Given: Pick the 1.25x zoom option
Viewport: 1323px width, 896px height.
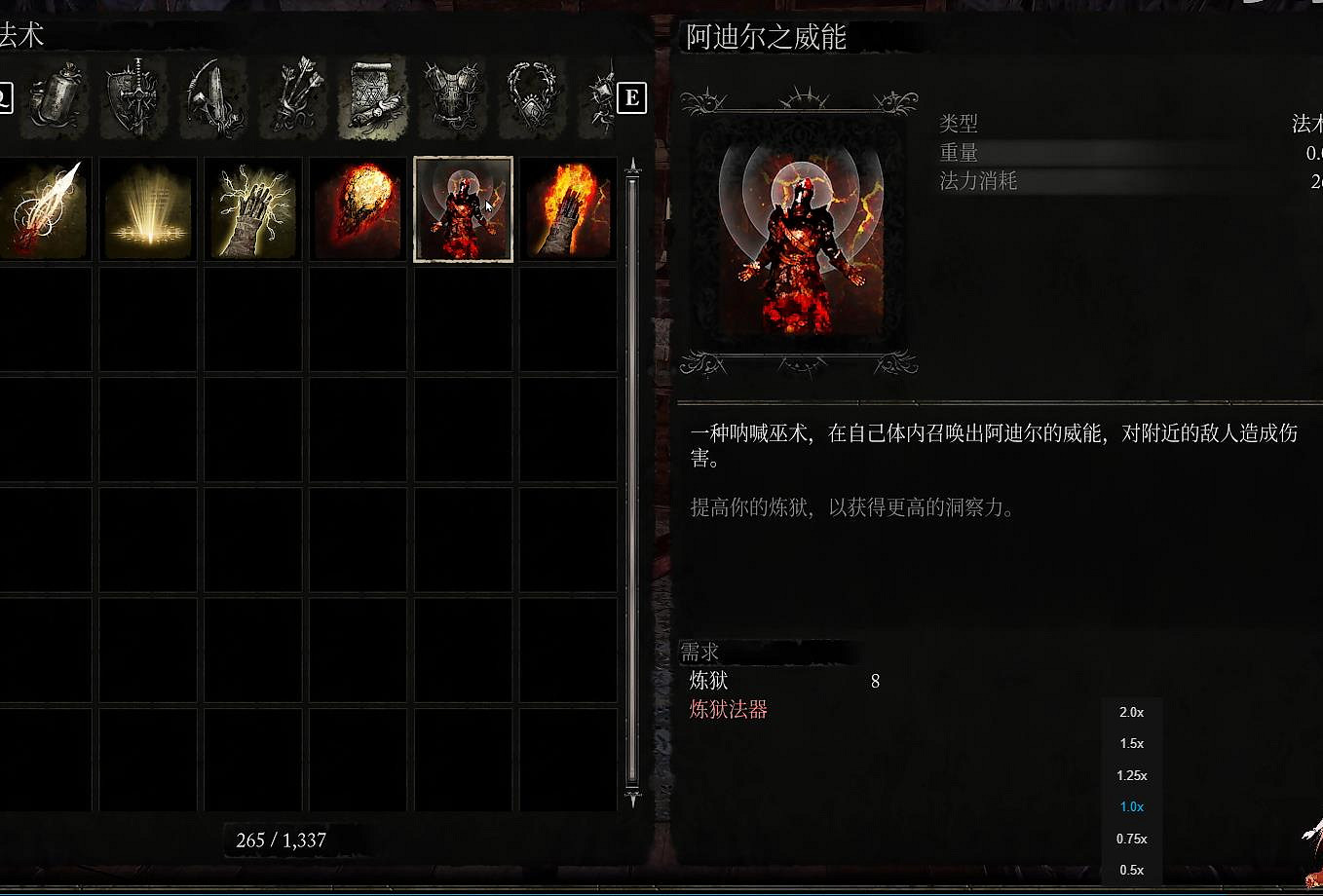Looking at the screenshot, I should click(x=1132, y=775).
